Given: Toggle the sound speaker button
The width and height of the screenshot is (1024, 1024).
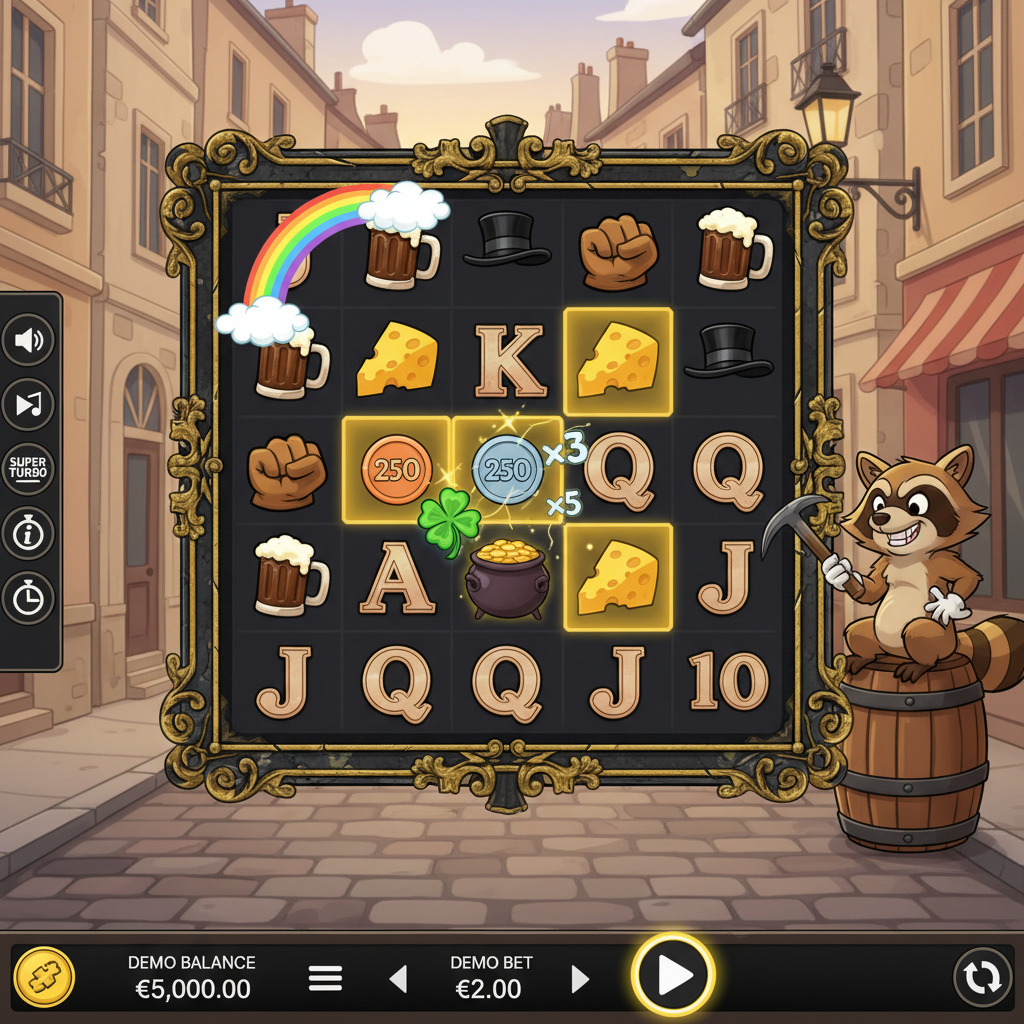Looking at the screenshot, I should pyautogui.click(x=28, y=341).
